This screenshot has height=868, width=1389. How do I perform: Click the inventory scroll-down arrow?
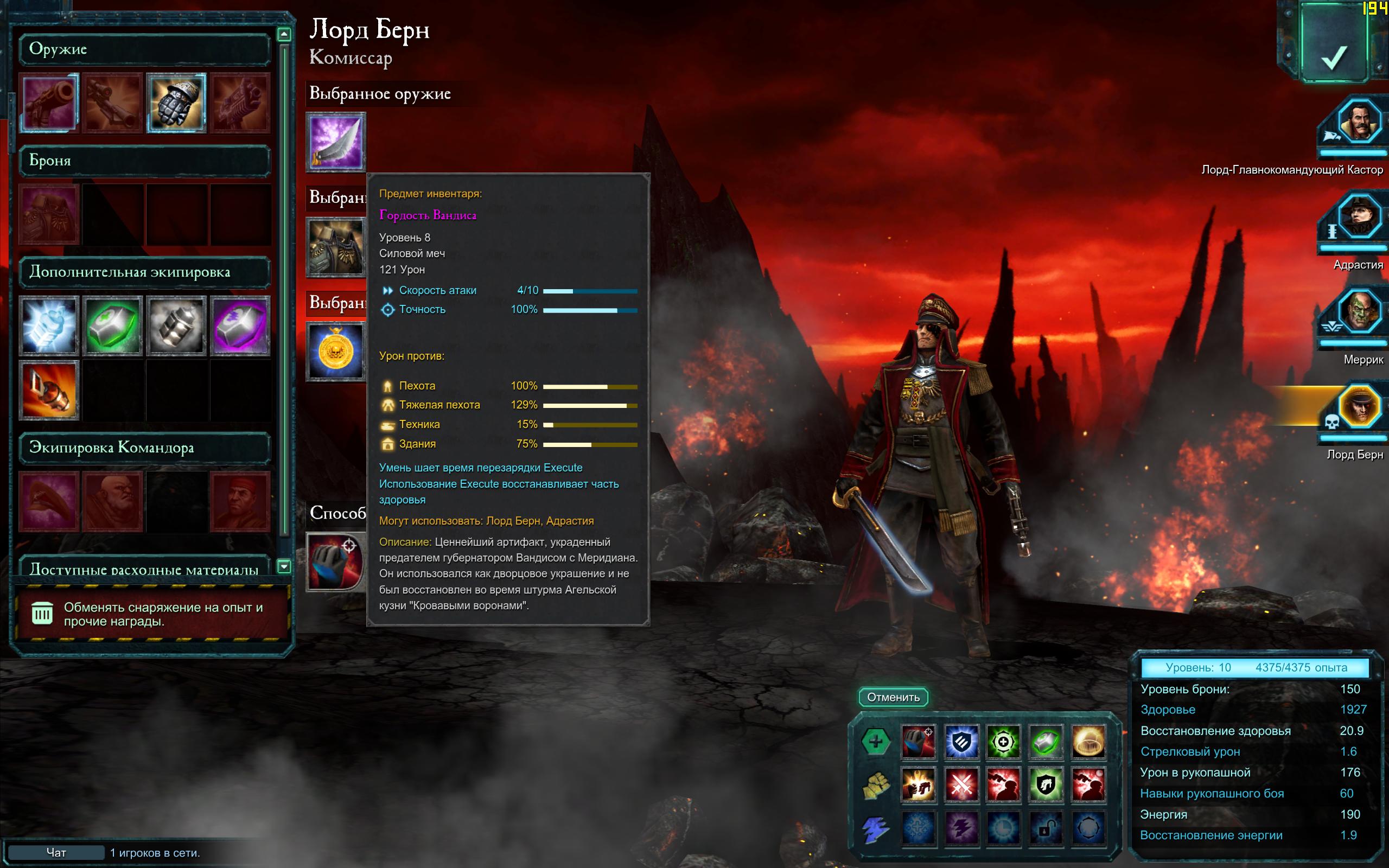point(284,566)
